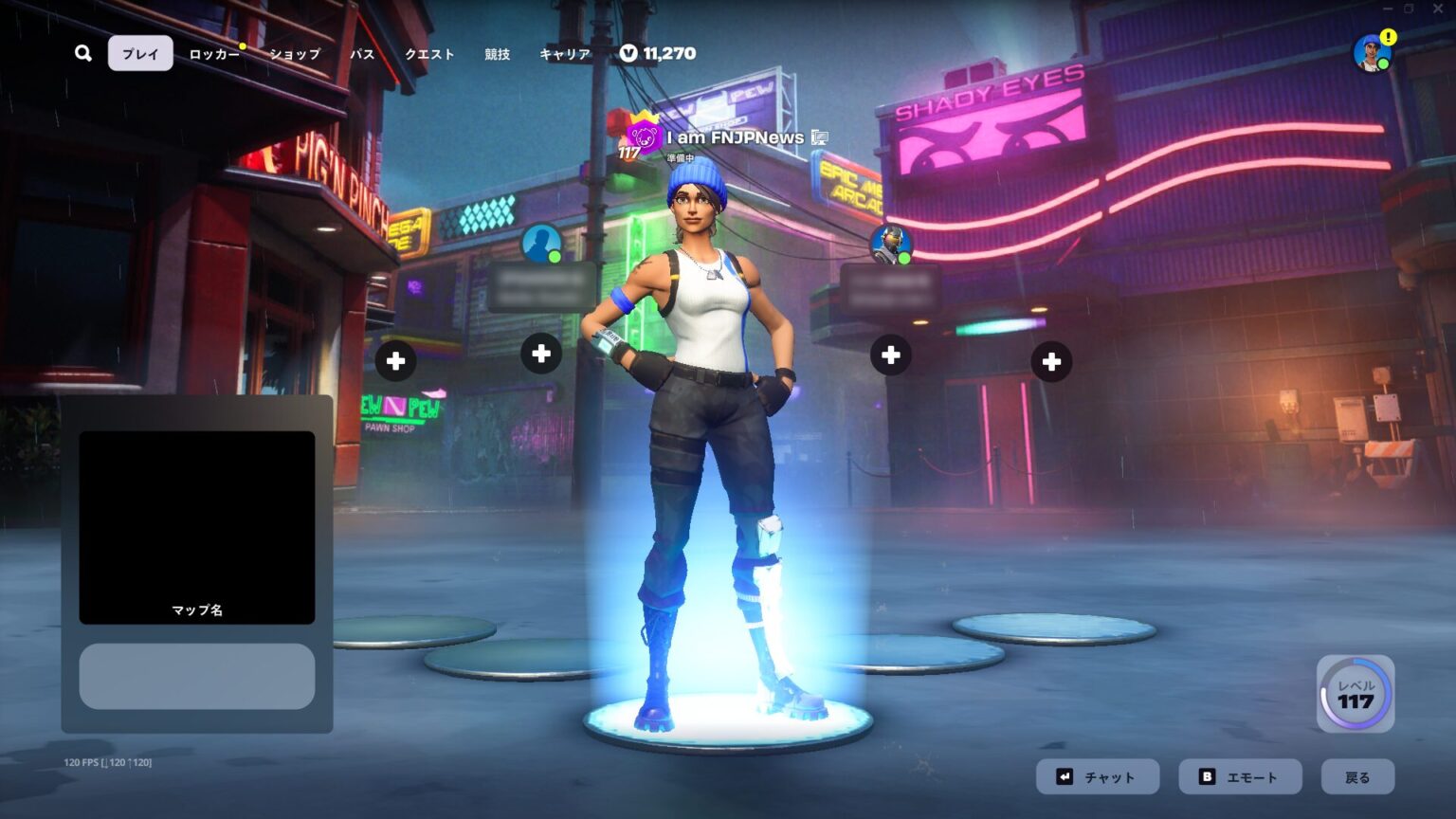The width and height of the screenshot is (1456, 819).
Task: Click the I am FNJPNews player name banner
Action: point(735,138)
